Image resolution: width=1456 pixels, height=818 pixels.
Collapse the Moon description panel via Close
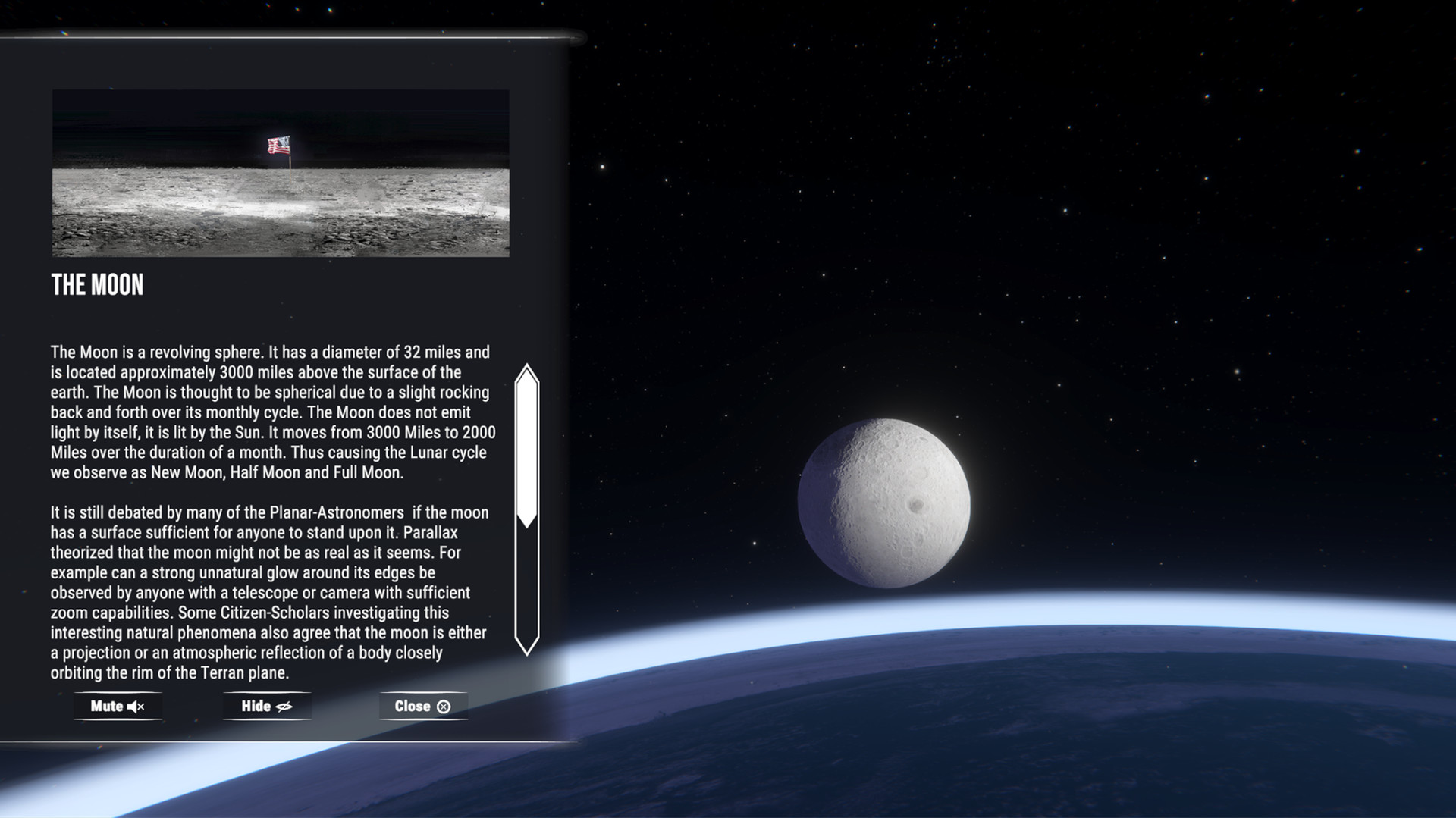pos(423,706)
